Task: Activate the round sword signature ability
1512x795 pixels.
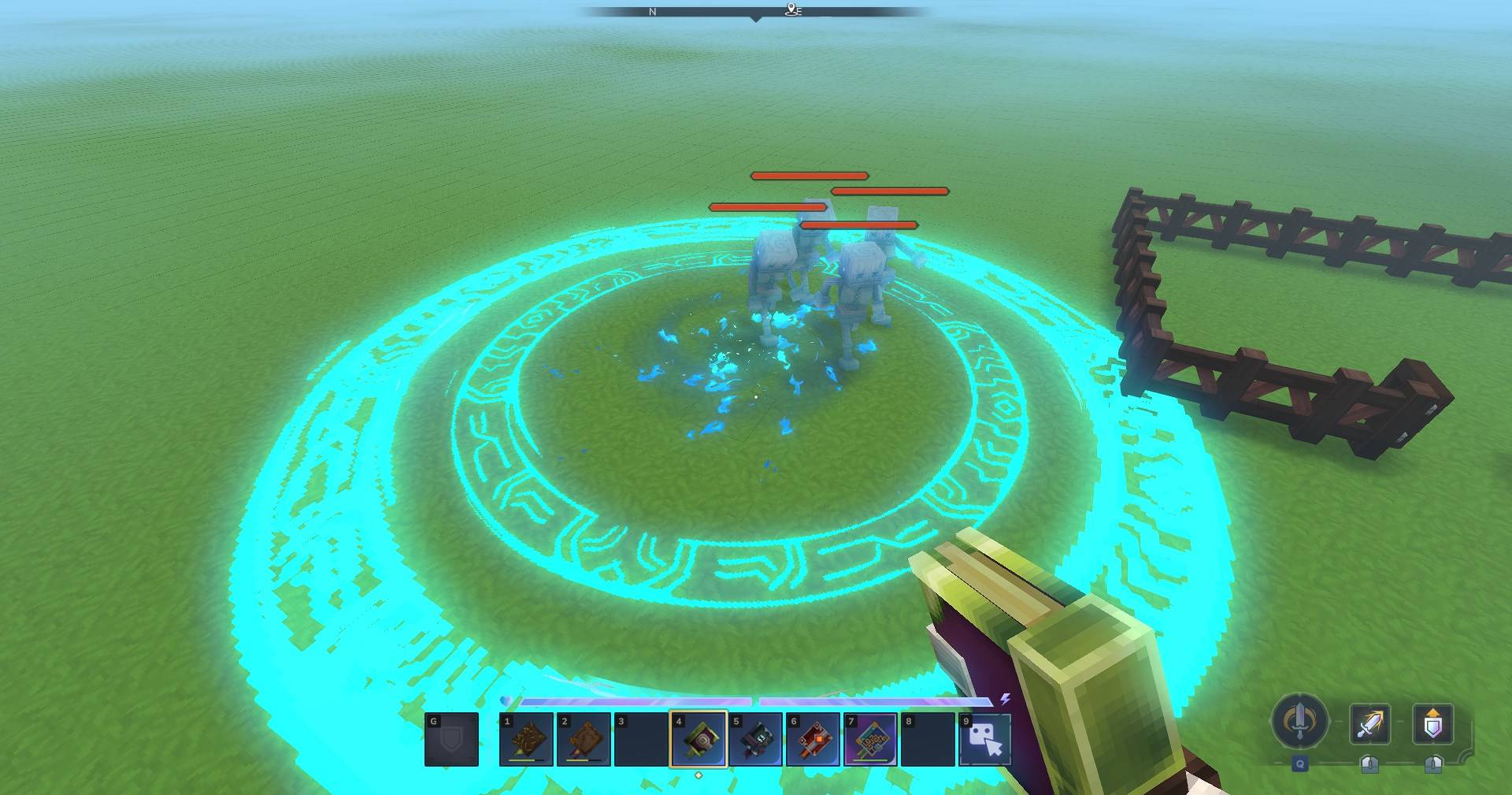Action: (1300, 722)
